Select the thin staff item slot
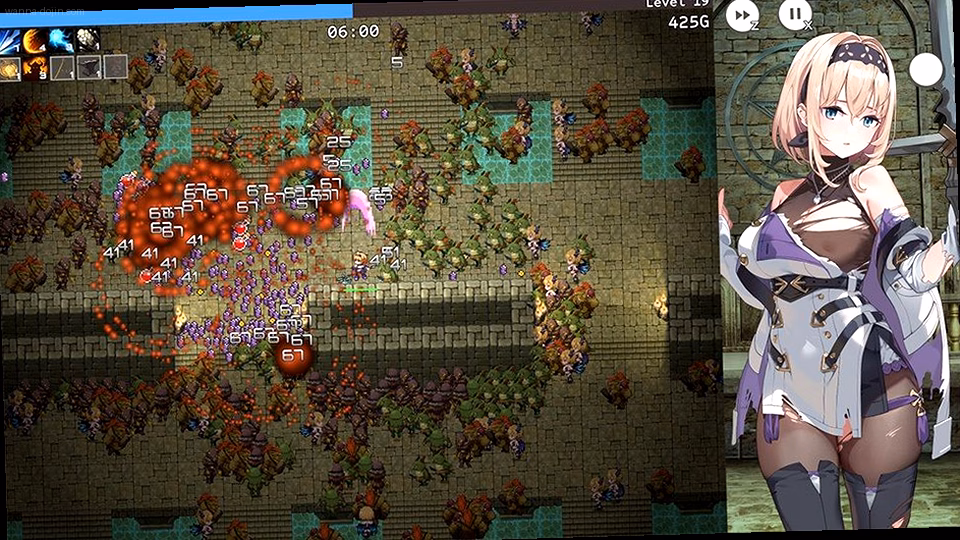Image resolution: width=960 pixels, height=540 pixels. click(x=62, y=68)
